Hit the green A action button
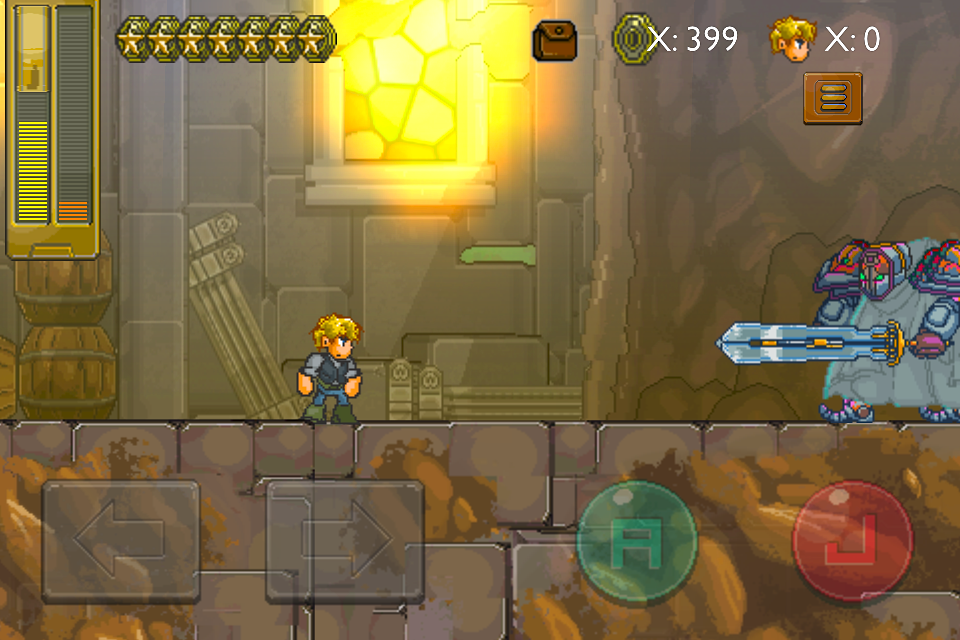 coord(637,543)
